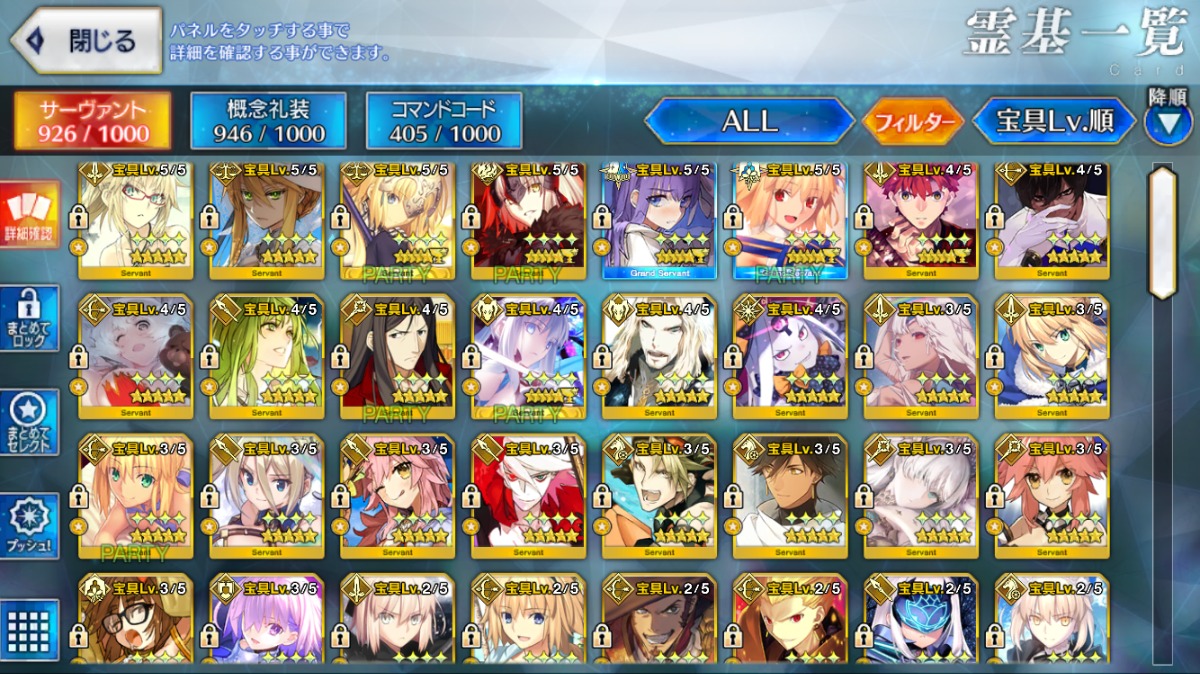
Task: Switch to the サーヴァント tab
Action: point(92,121)
